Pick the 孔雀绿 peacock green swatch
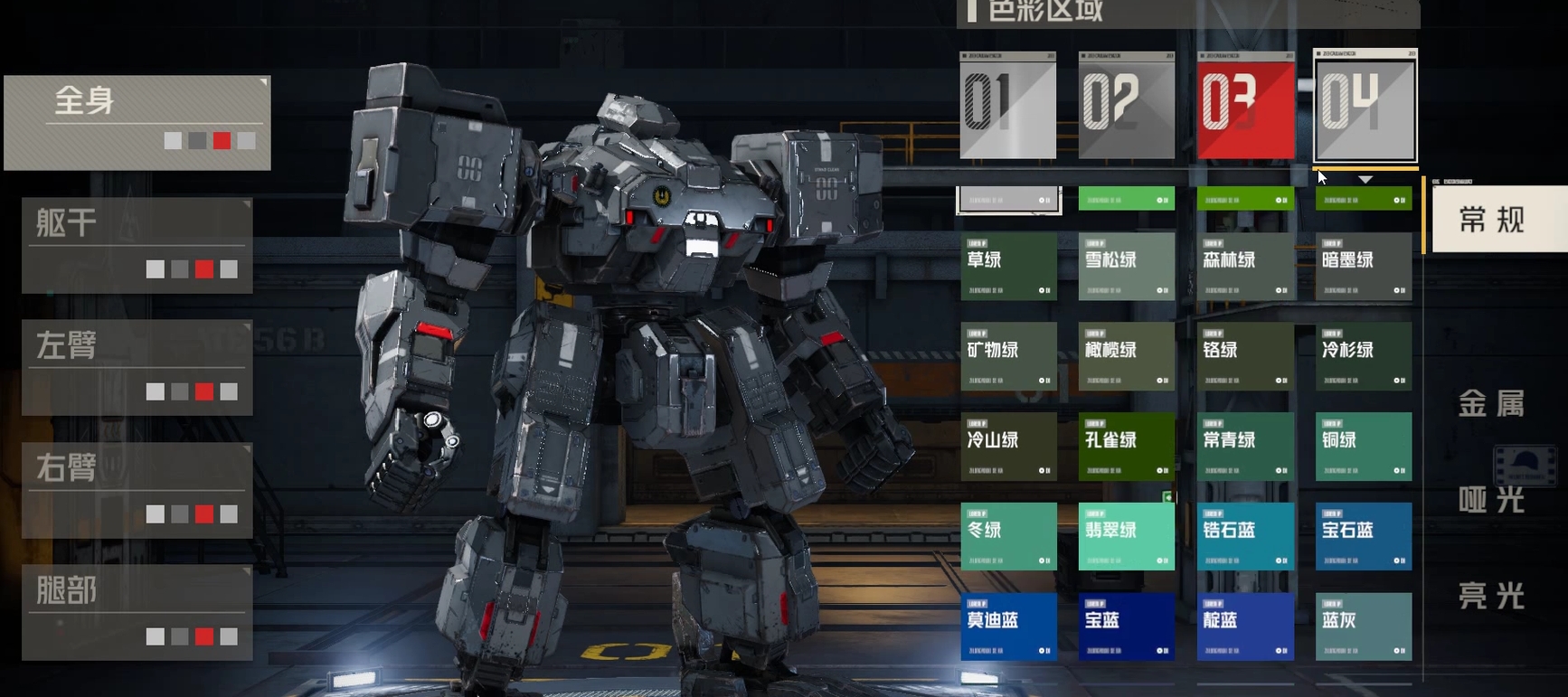Viewport: 1568px width, 697px height. point(1126,447)
